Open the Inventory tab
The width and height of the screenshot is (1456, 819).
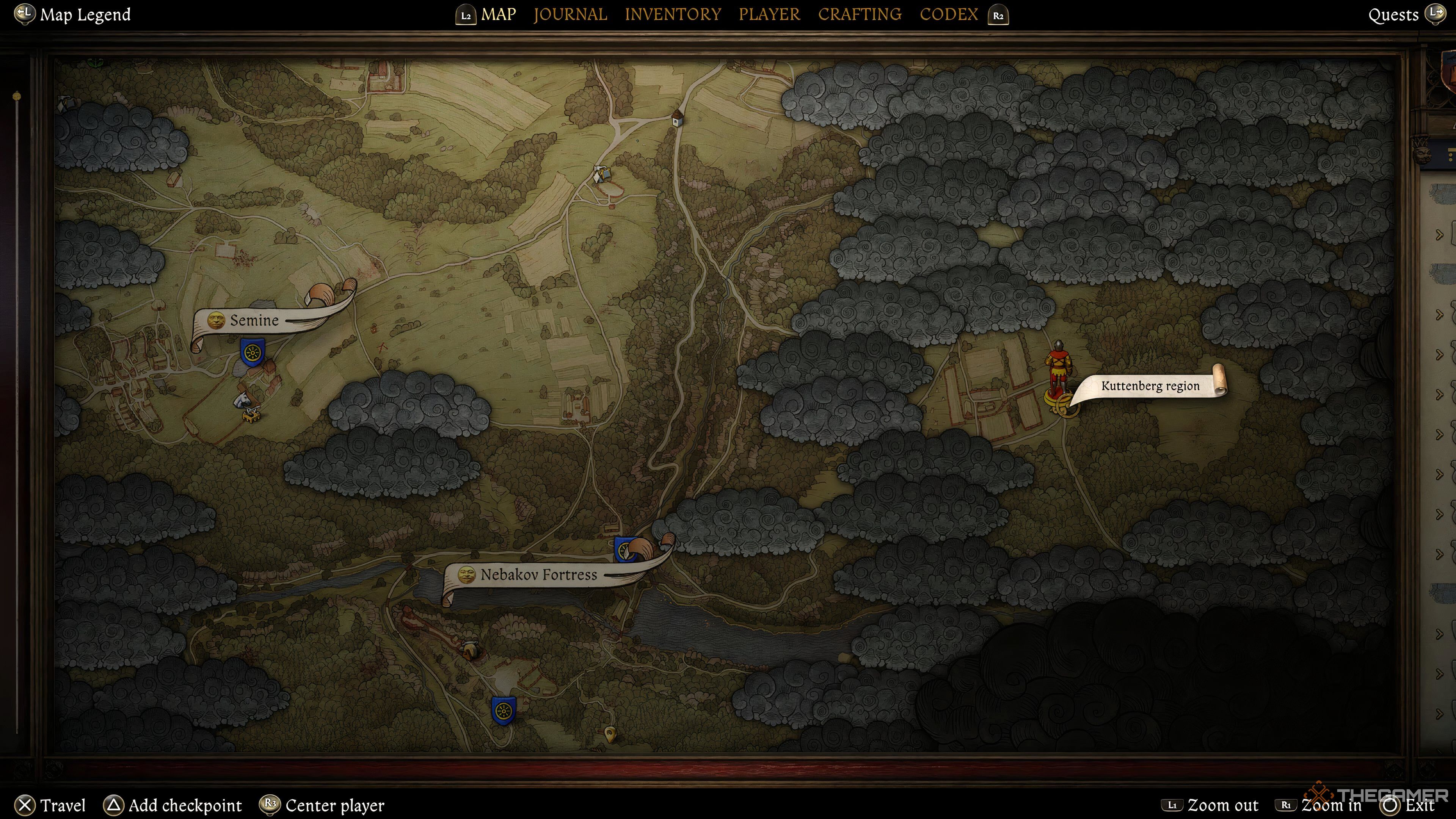(673, 14)
